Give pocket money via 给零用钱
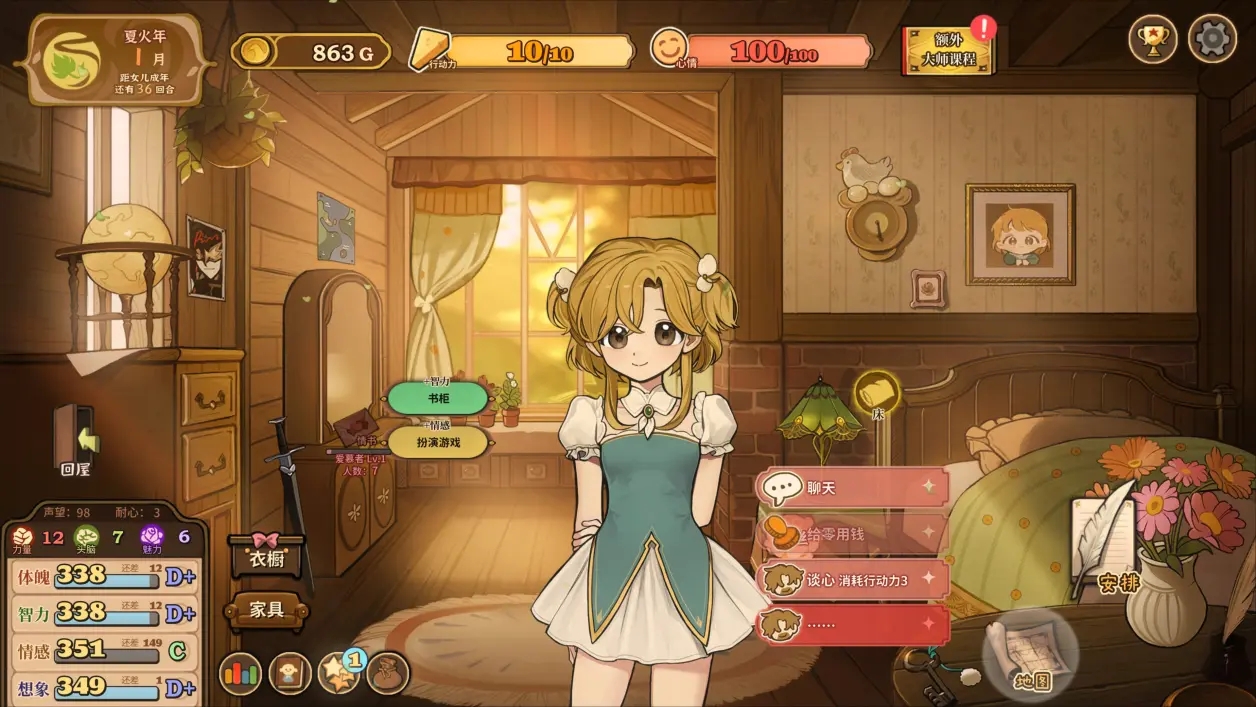The image size is (1256, 707). 852,534
